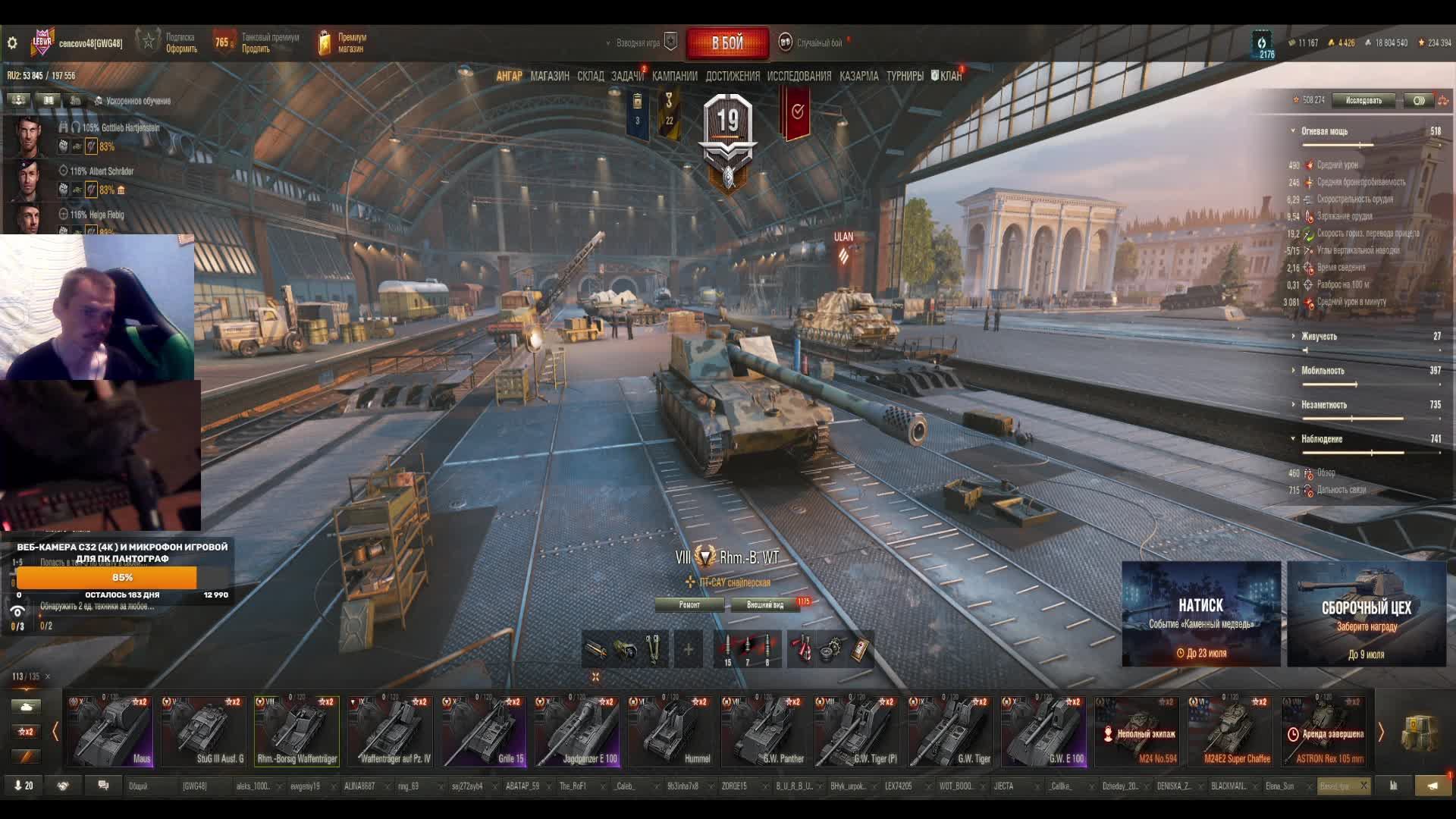The width and height of the screenshot is (1456, 819).
Task: Switch to the МАГАЗИН tab
Action: point(550,76)
